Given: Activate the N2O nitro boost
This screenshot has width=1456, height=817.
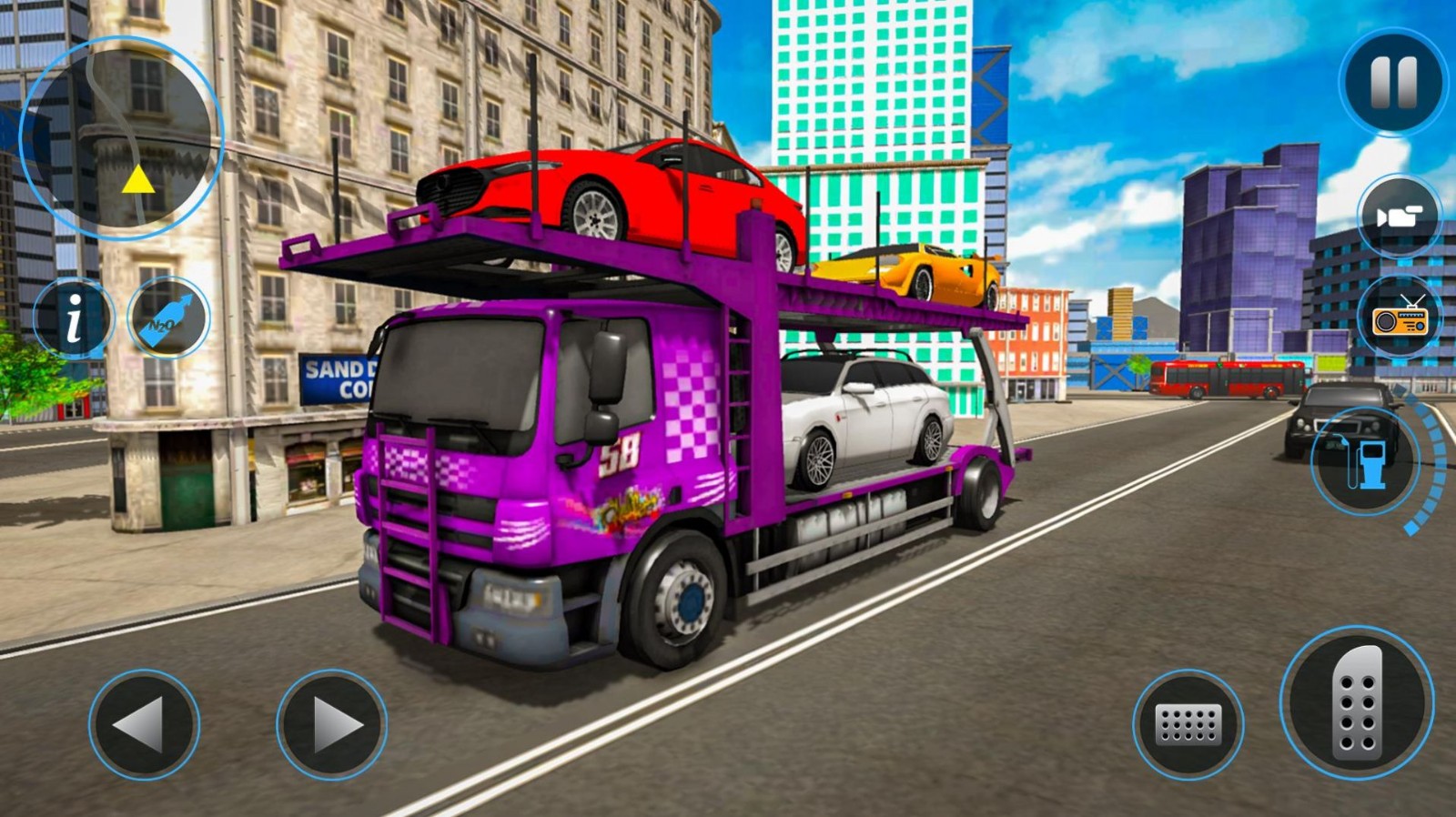Looking at the screenshot, I should [168, 318].
